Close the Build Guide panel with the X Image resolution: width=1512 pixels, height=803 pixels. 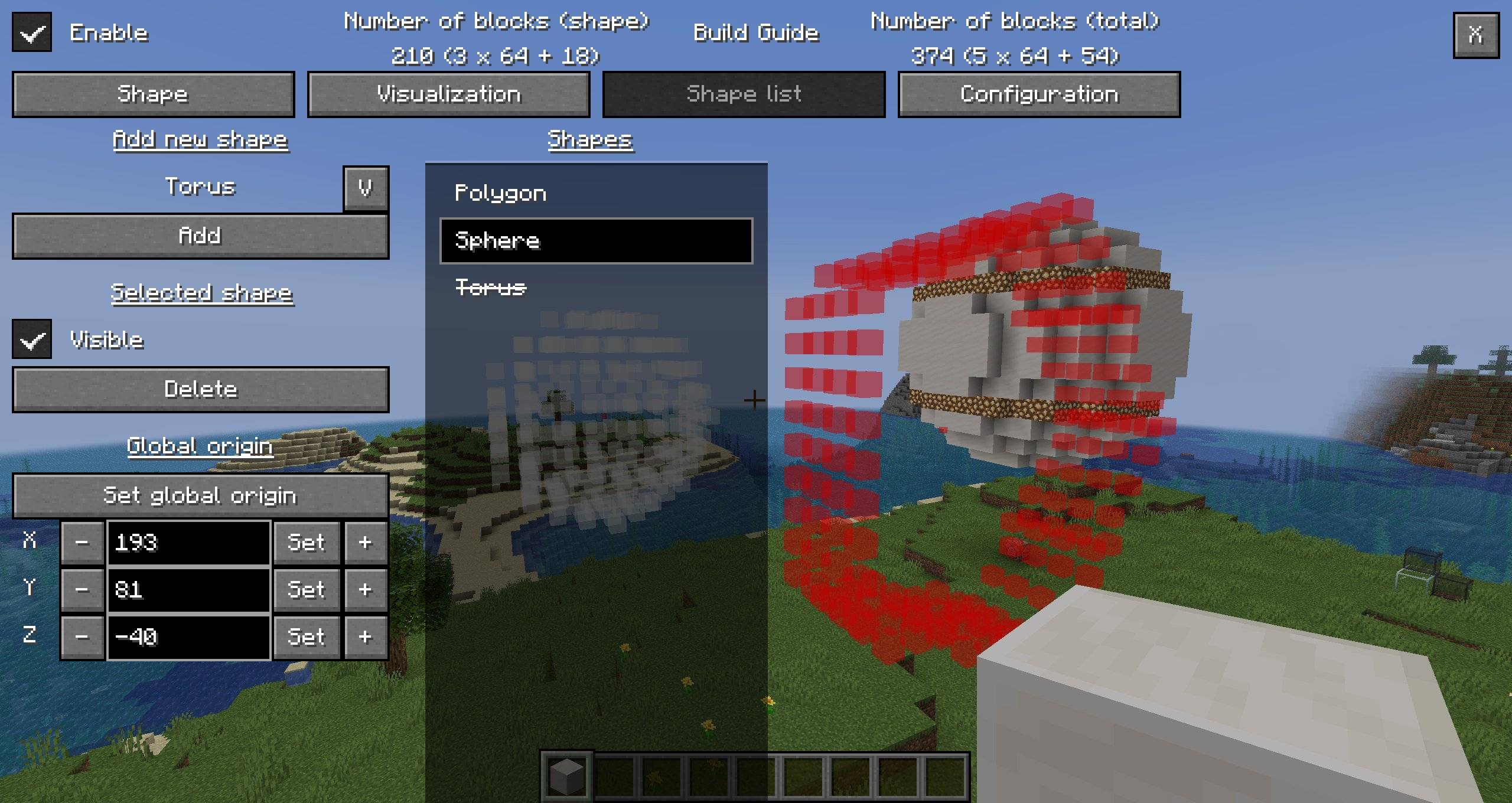(x=1475, y=35)
